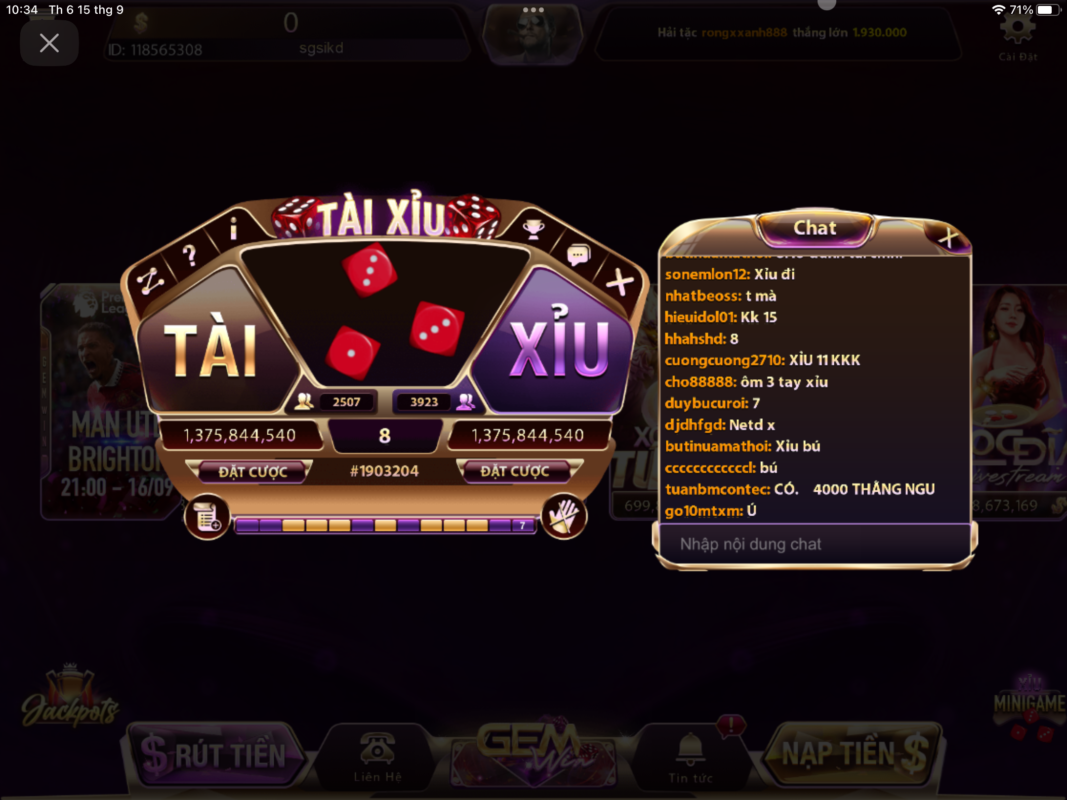Open Cài Đặt settings gear
Image resolution: width=1067 pixels, height=800 pixels.
[x=1018, y=33]
